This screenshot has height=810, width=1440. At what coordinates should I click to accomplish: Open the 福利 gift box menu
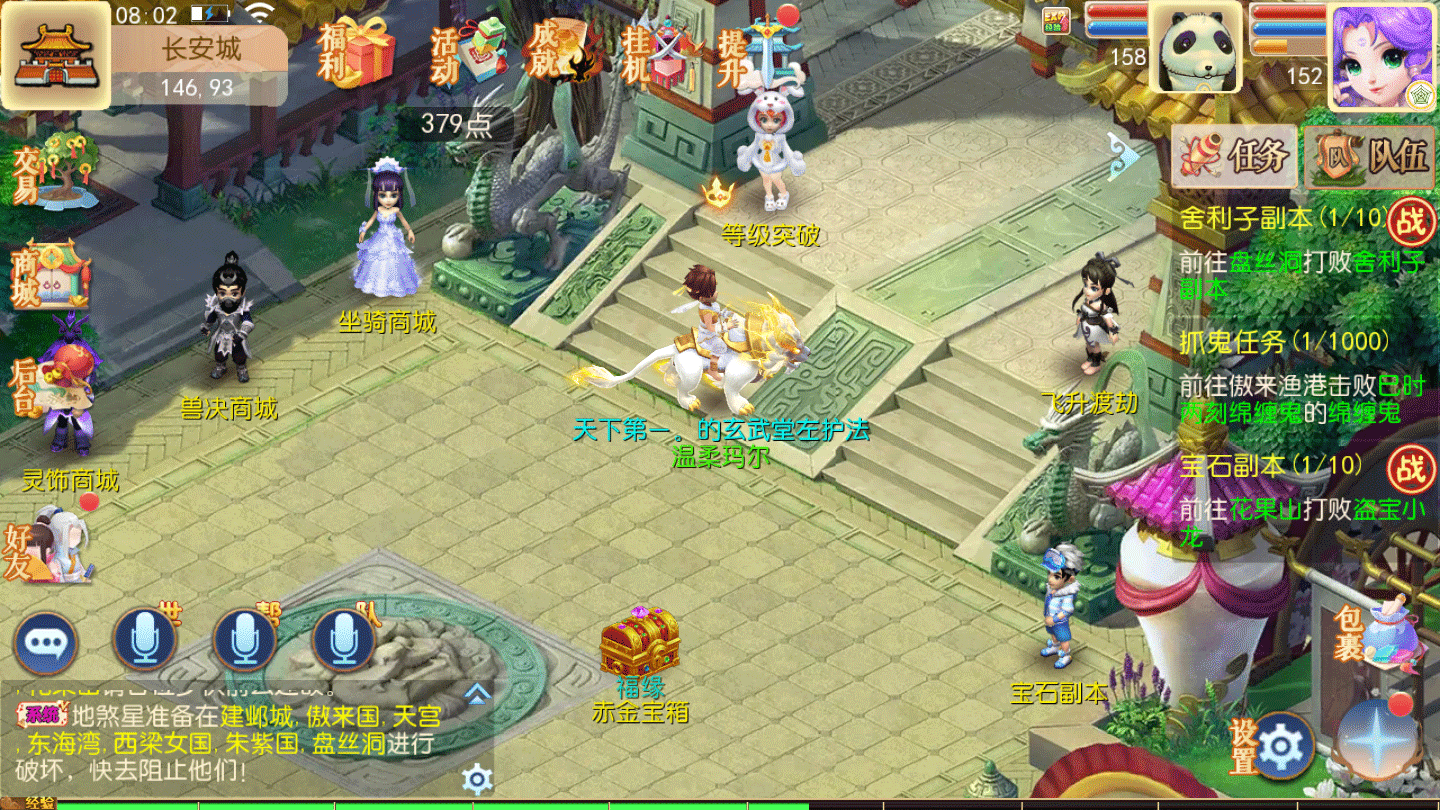point(358,52)
